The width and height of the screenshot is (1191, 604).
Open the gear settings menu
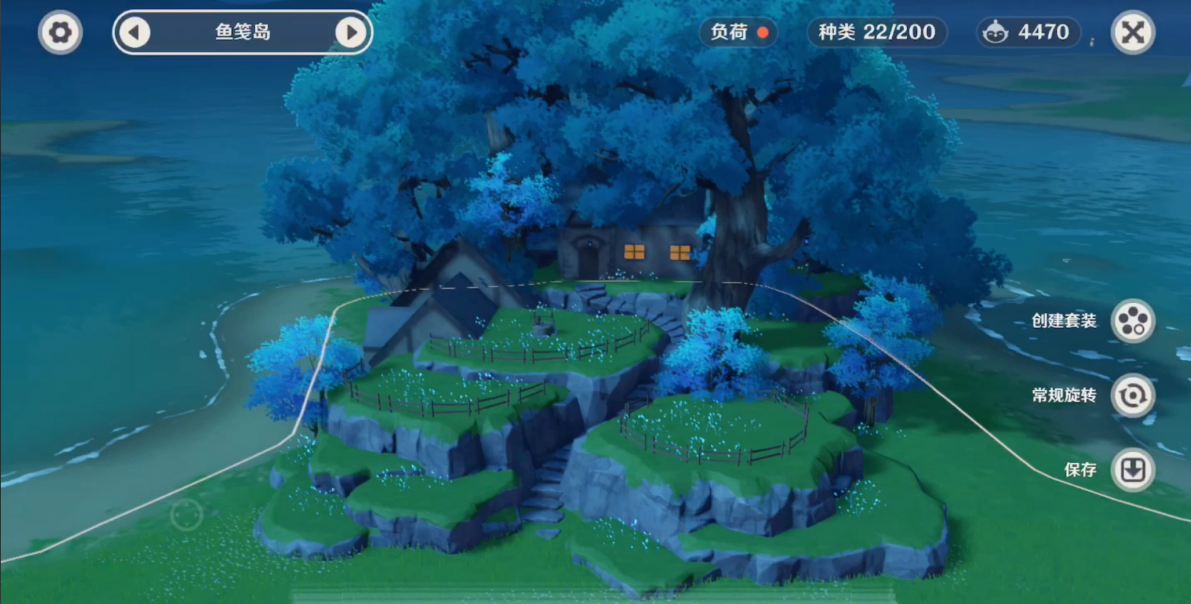pos(60,32)
